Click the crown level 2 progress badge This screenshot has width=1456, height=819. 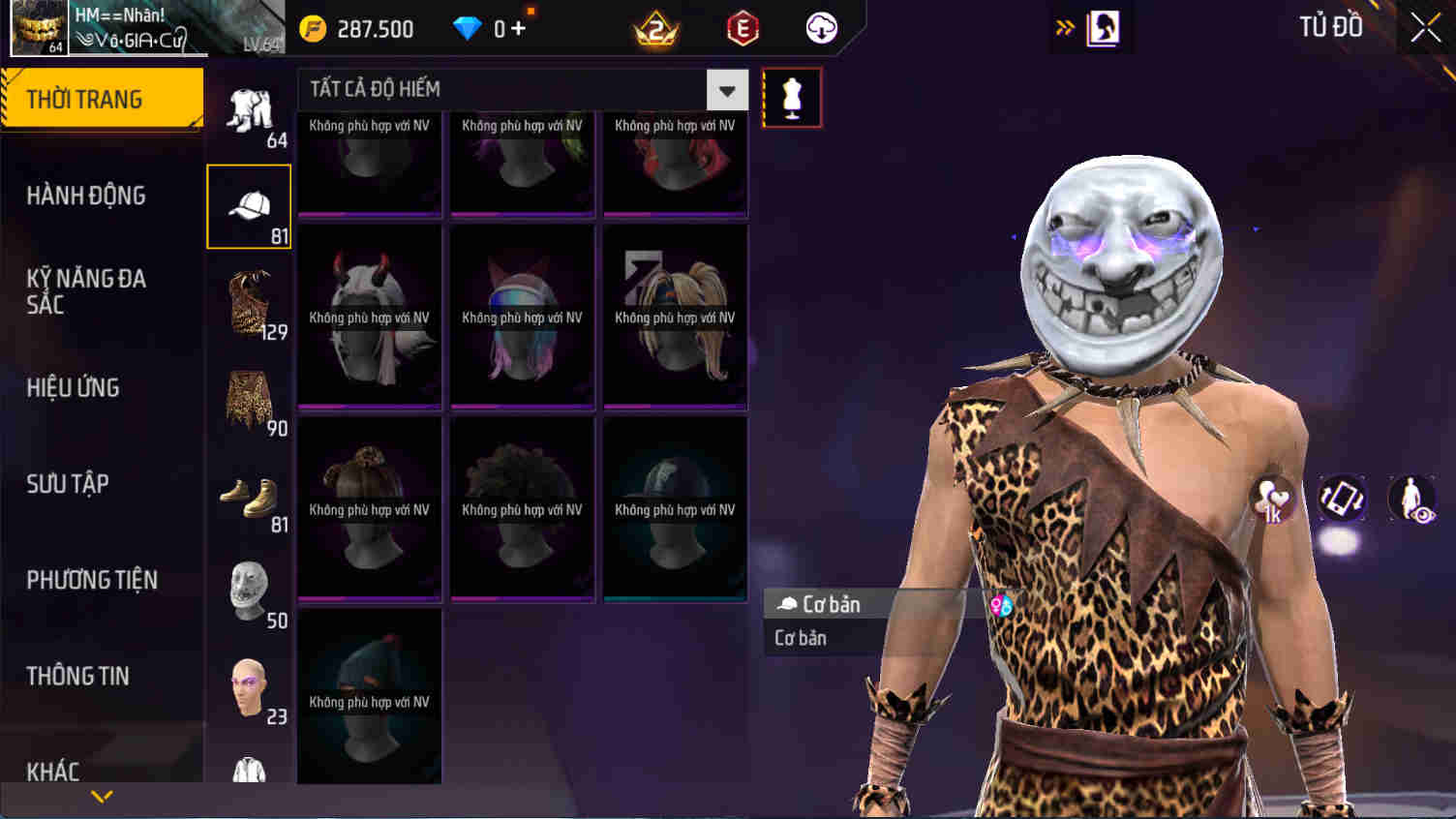656,28
